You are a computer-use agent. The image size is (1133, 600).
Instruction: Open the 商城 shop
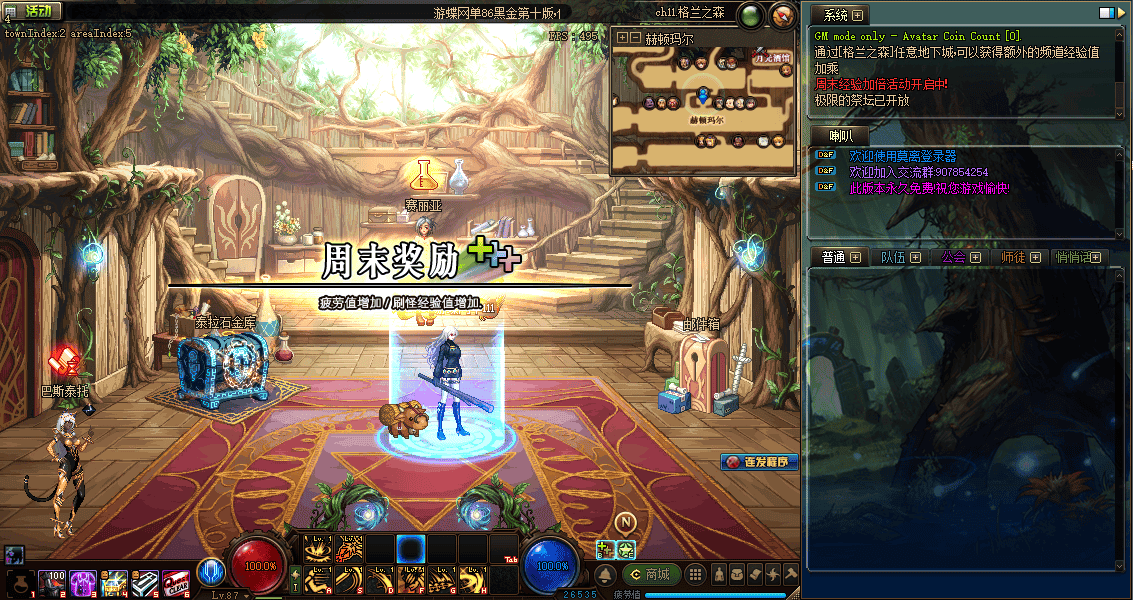tap(651, 575)
